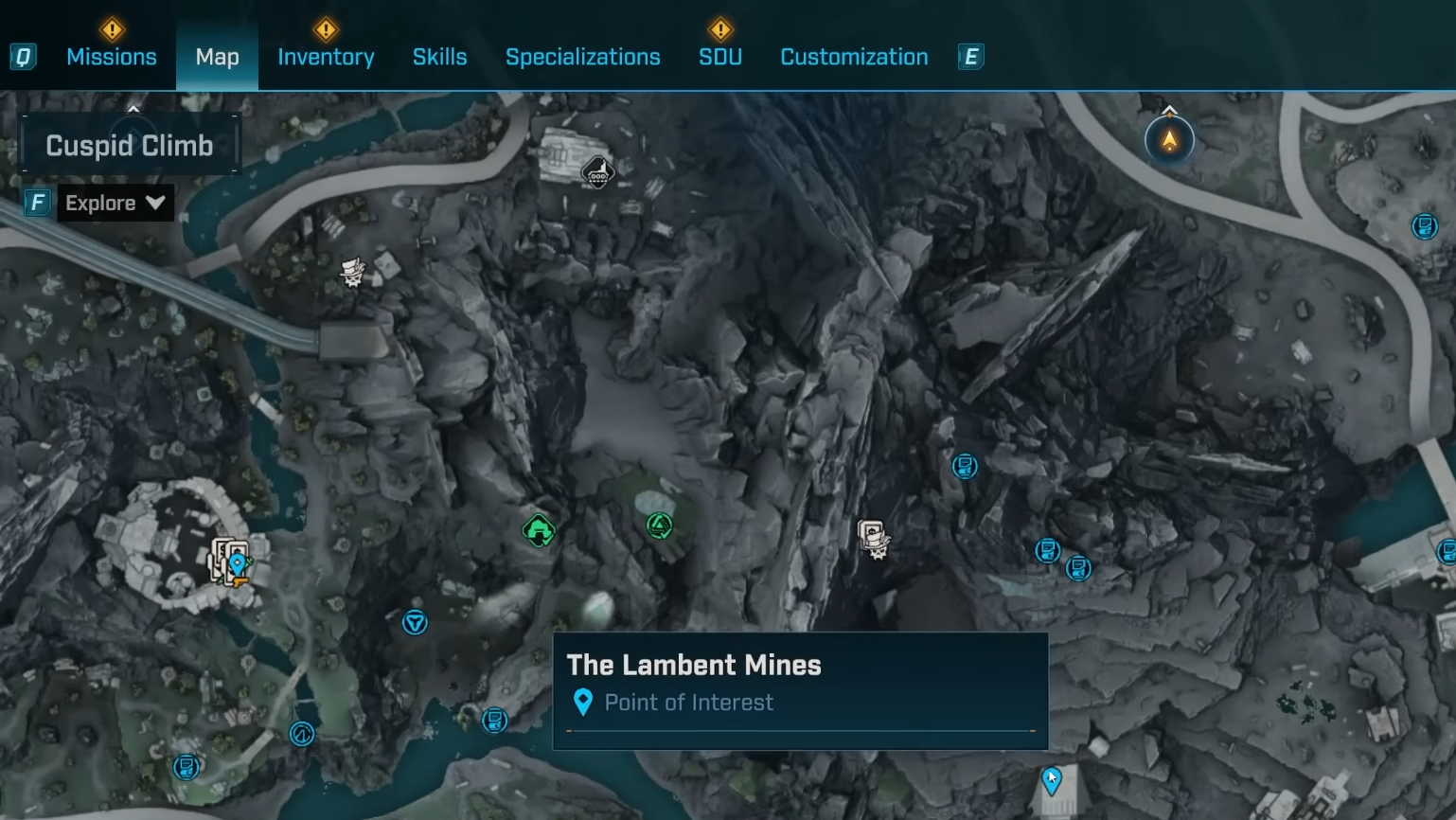1456x820 pixels.
Task: Open the Specializations tab
Action: [x=582, y=57]
